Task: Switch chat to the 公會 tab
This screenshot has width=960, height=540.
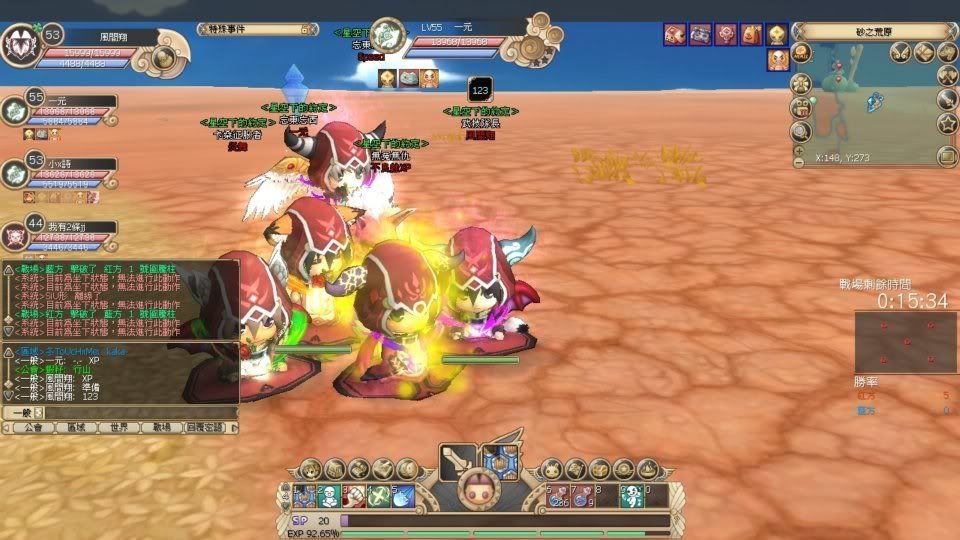Action: coord(34,427)
